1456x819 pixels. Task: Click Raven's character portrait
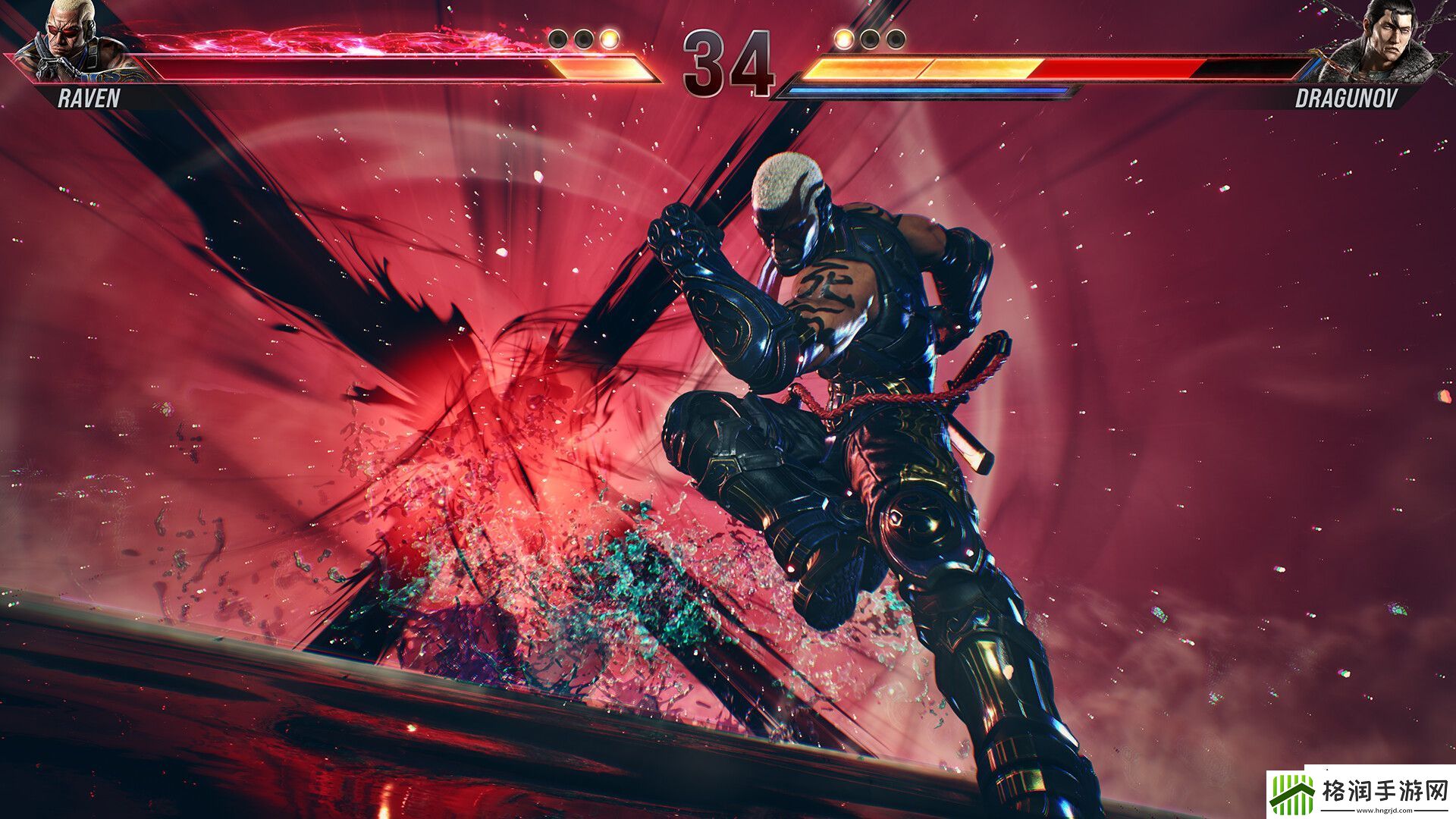tap(72, 39)
